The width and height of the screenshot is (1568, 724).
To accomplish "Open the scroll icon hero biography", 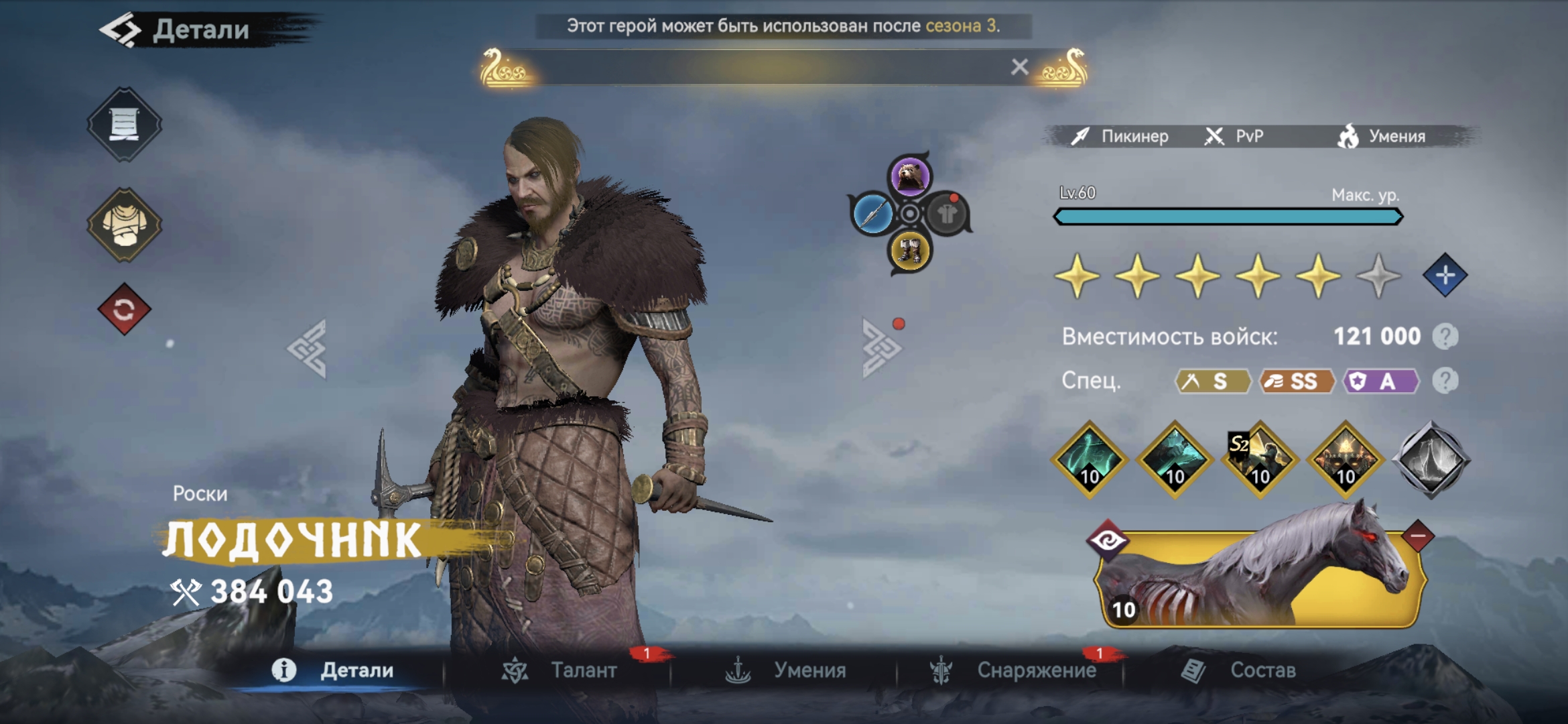I will 124,124.
